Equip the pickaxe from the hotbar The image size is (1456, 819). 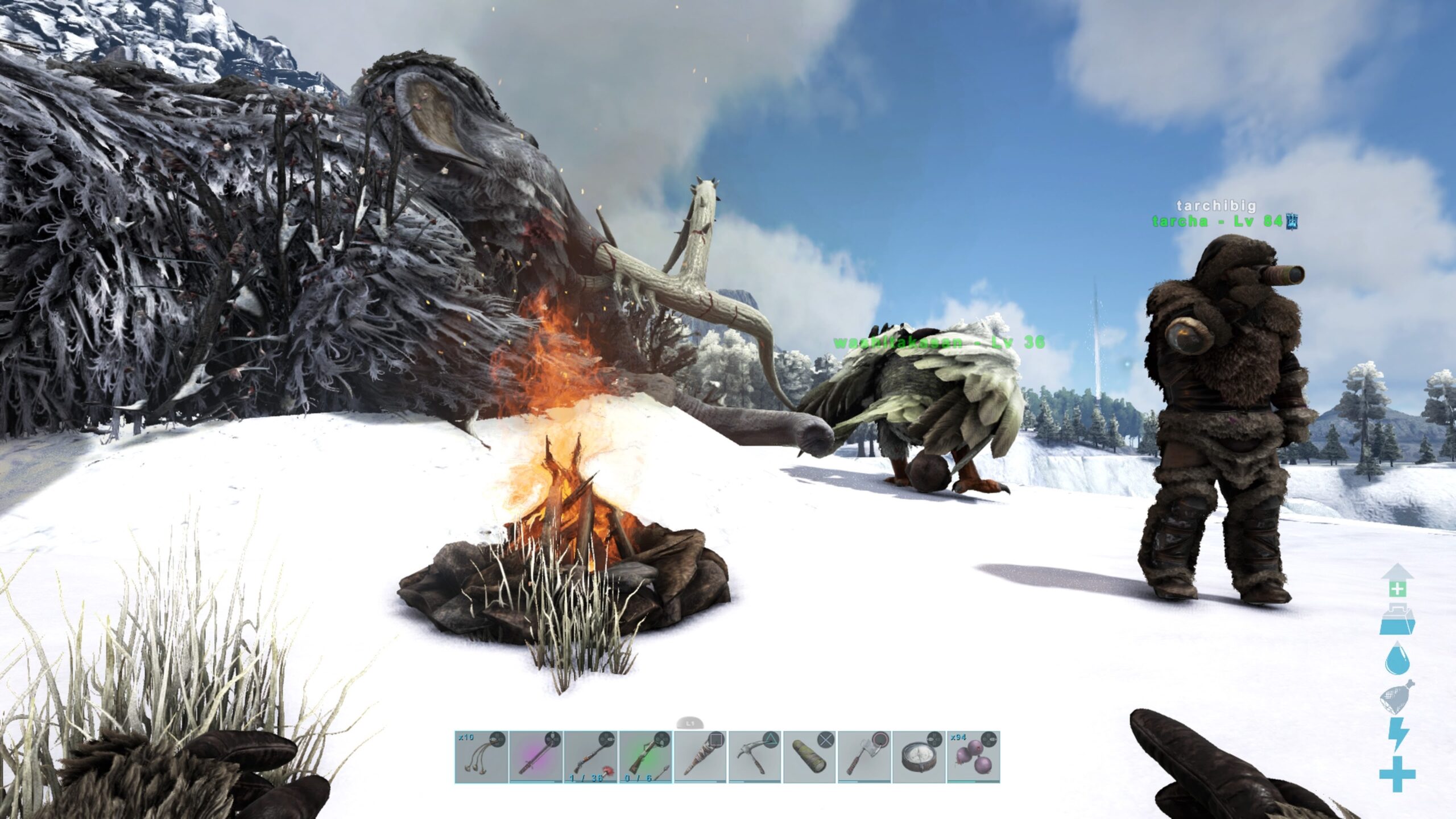[x=755, y=757]
